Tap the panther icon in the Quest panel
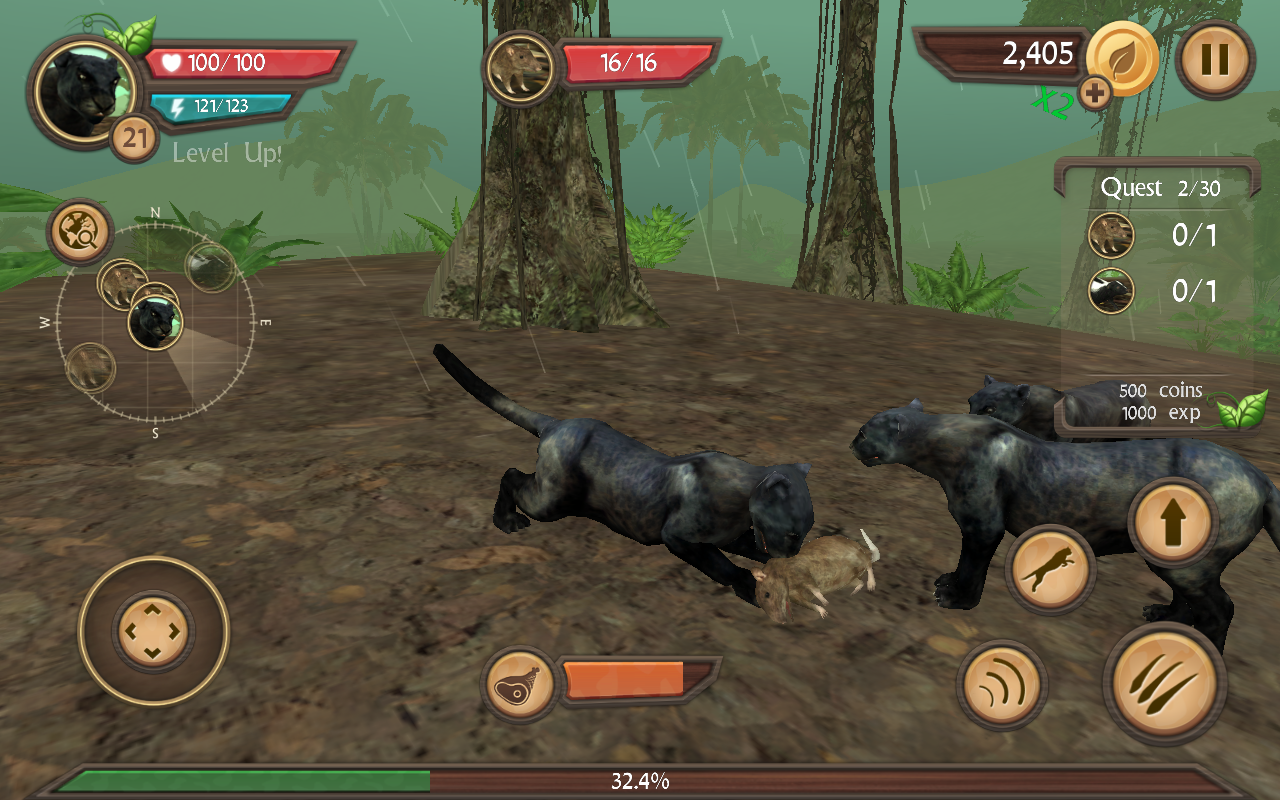This screenshot has width=1280, height=800. (1110, 292)
